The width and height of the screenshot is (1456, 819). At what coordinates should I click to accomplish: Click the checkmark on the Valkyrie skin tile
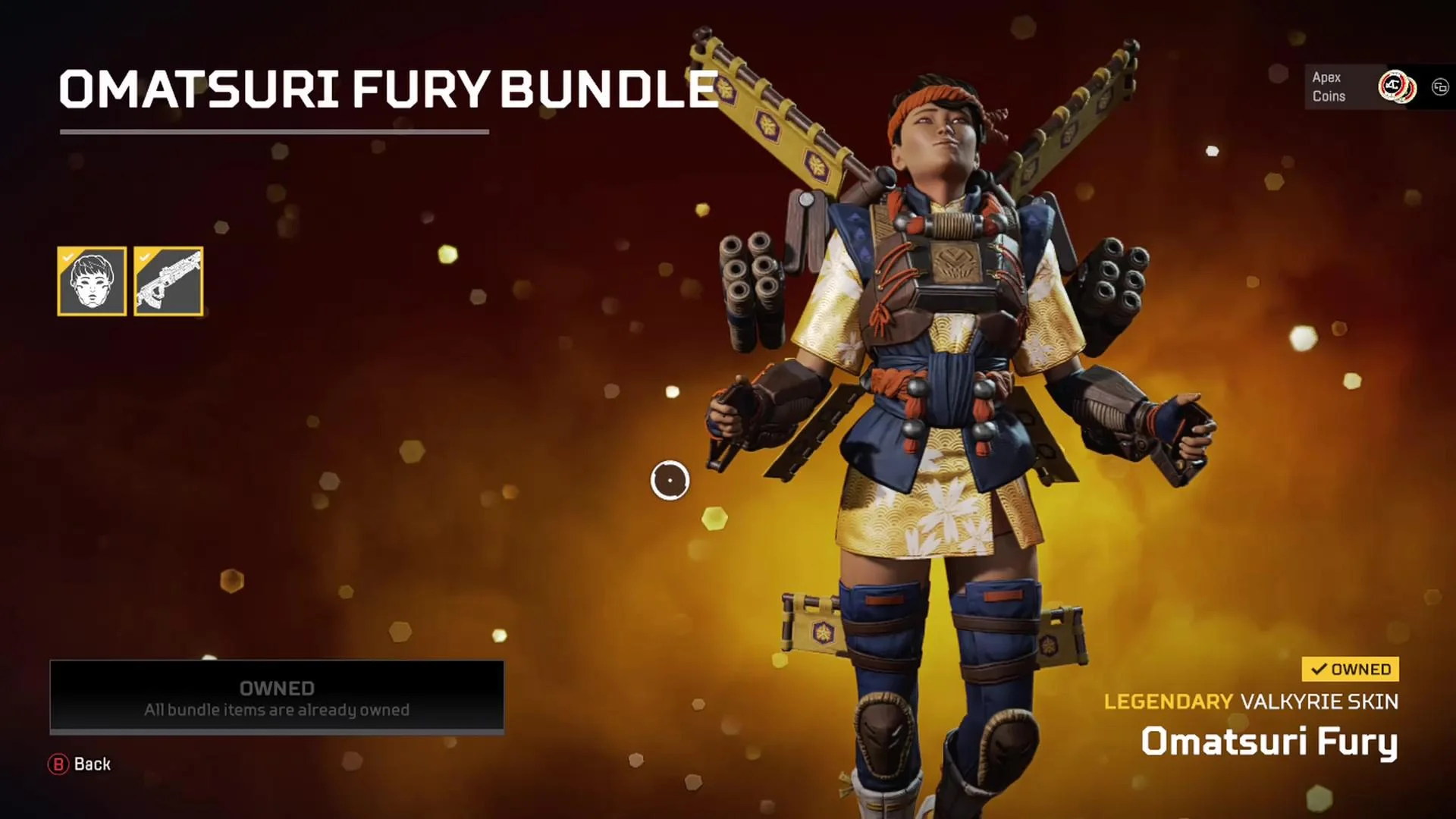click(68, 258)
